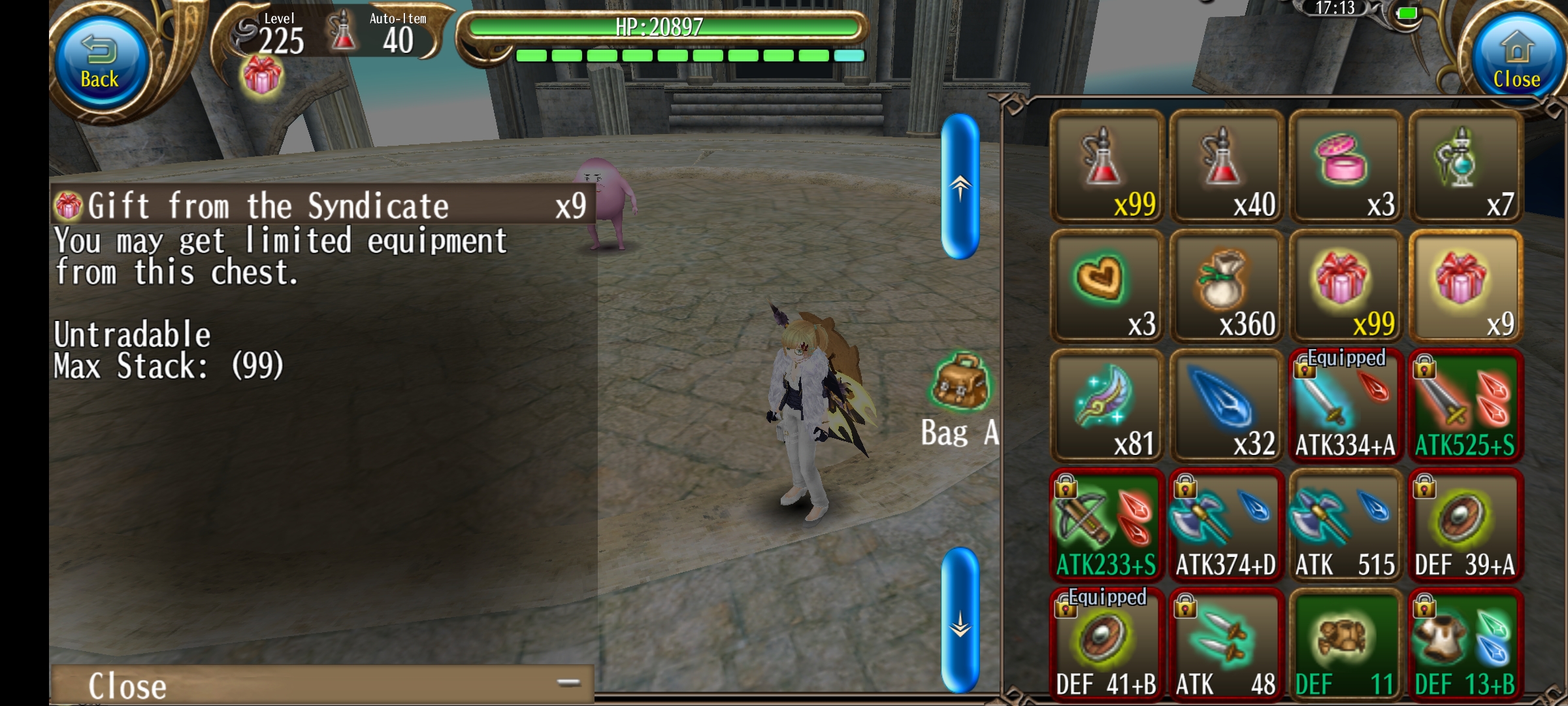
Task: Select the gift box stack x99
Action: coord(1346,286)
